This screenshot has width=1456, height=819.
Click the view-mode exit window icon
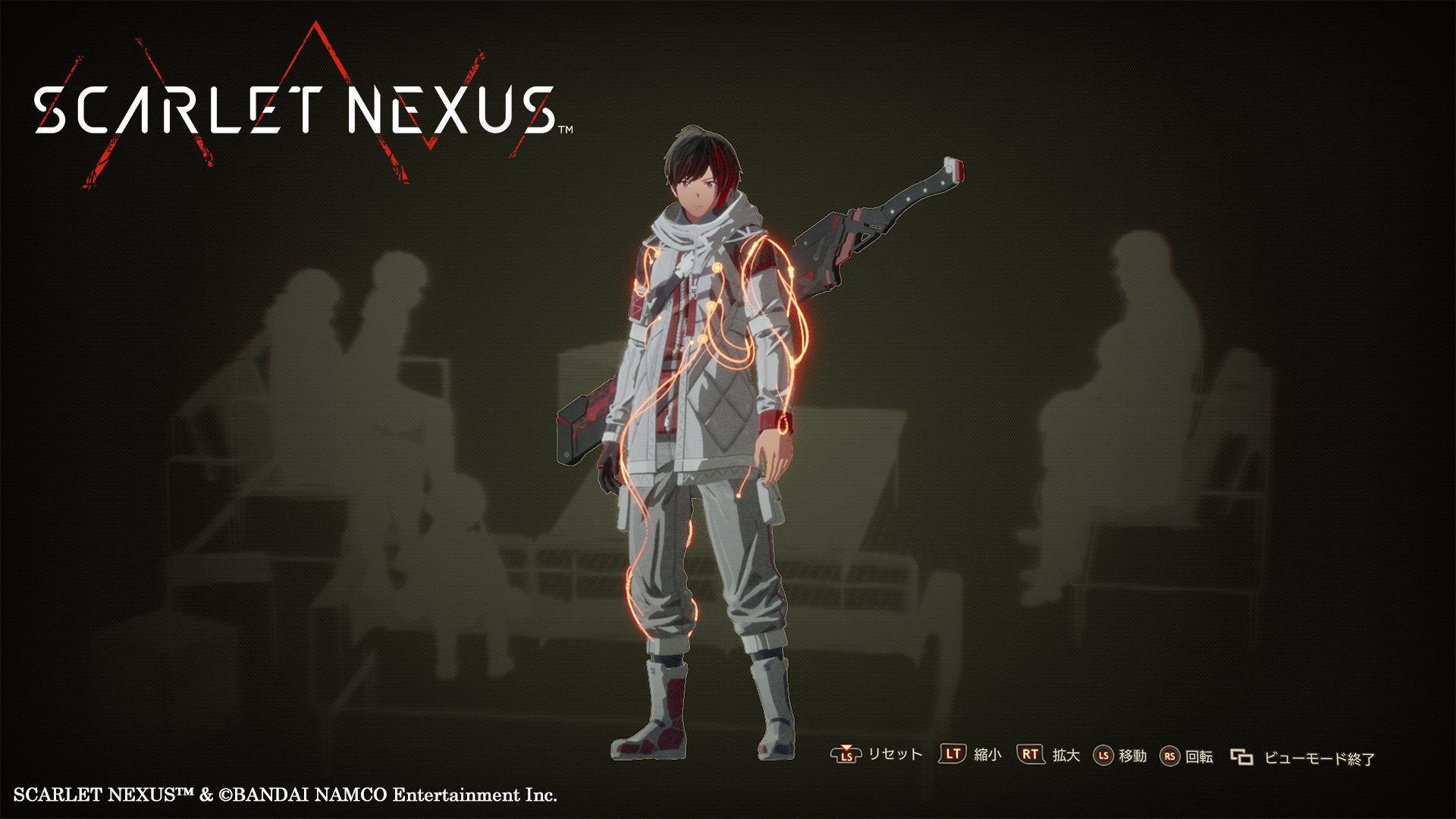coord(1241,756)
